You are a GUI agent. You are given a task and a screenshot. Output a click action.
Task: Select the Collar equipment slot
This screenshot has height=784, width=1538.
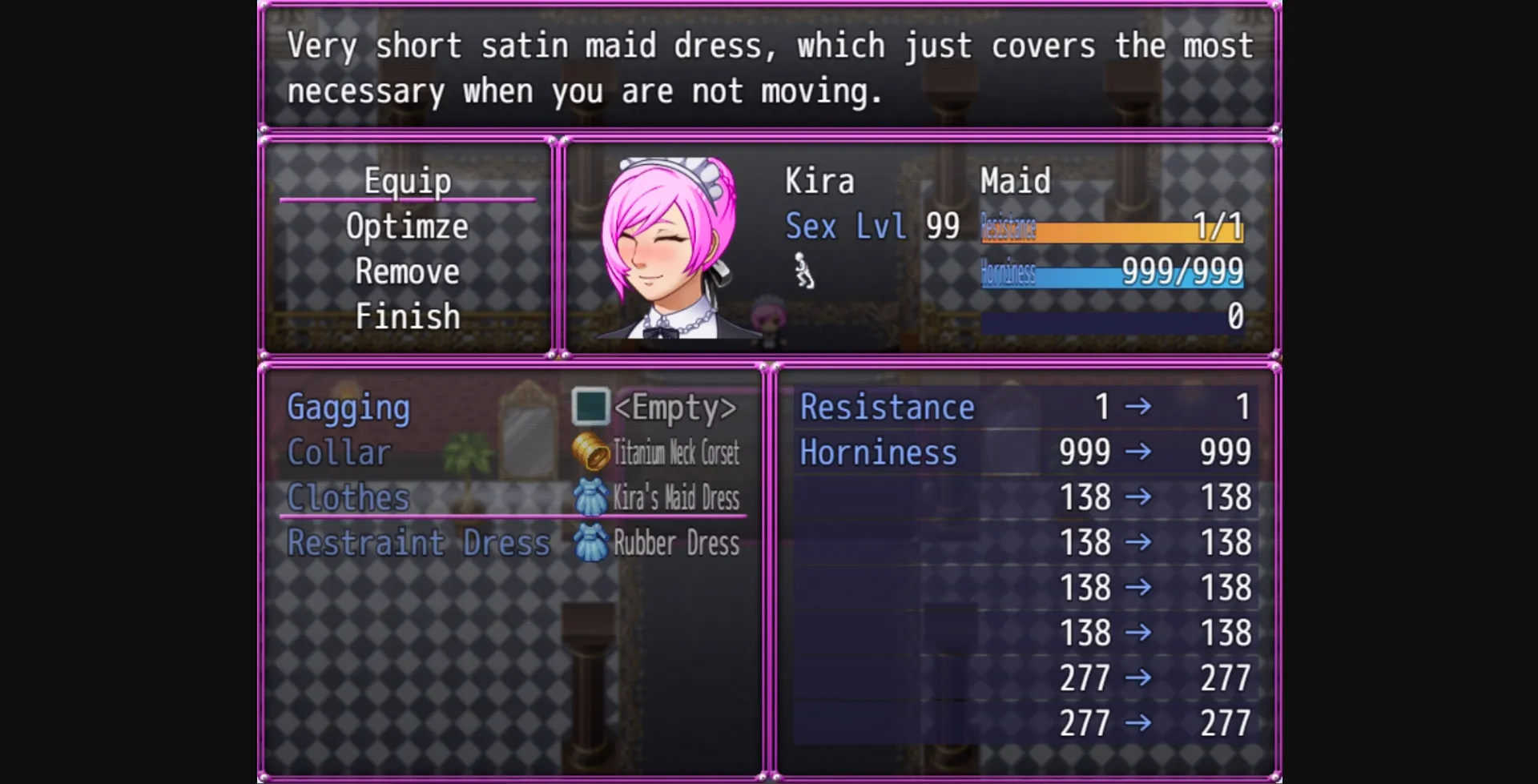339,452
